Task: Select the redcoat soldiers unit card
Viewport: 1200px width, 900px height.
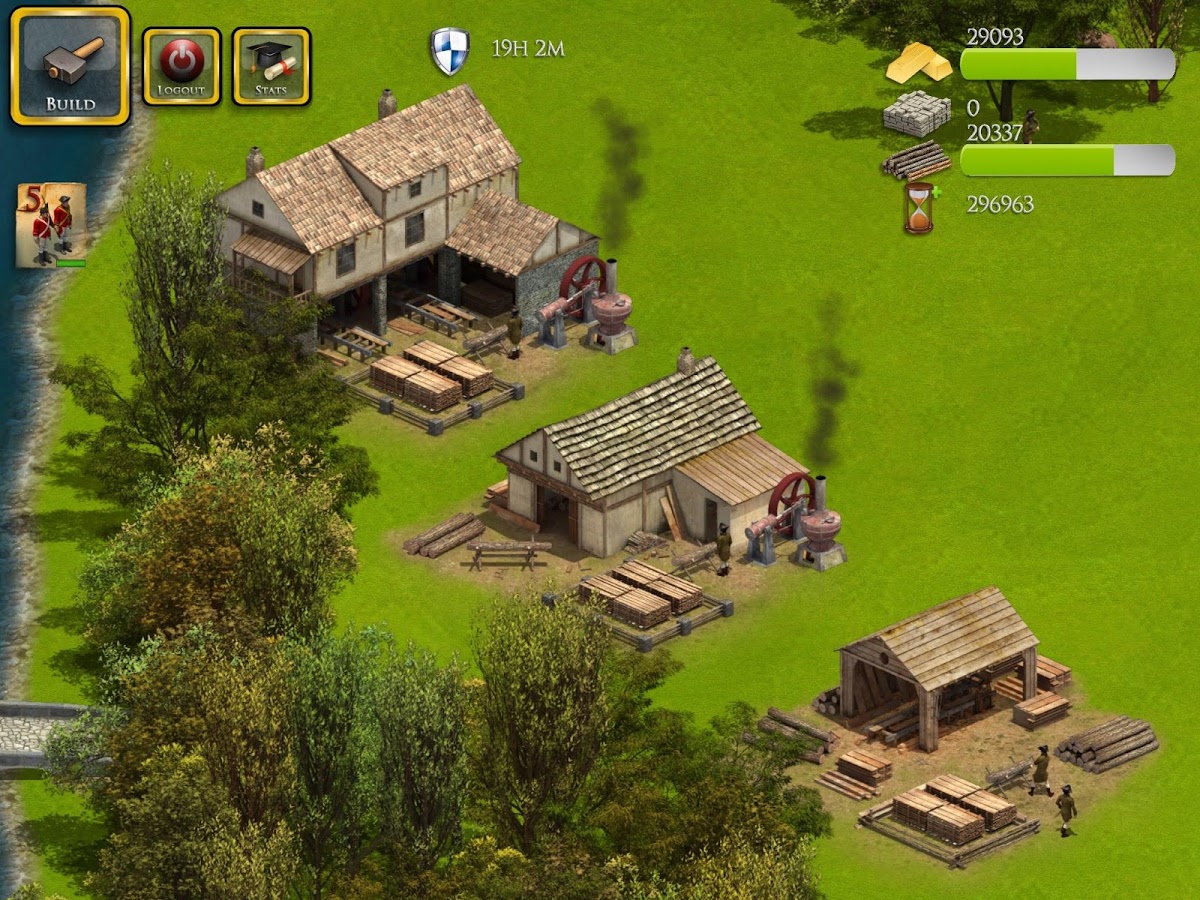Action: click(50, 225)
